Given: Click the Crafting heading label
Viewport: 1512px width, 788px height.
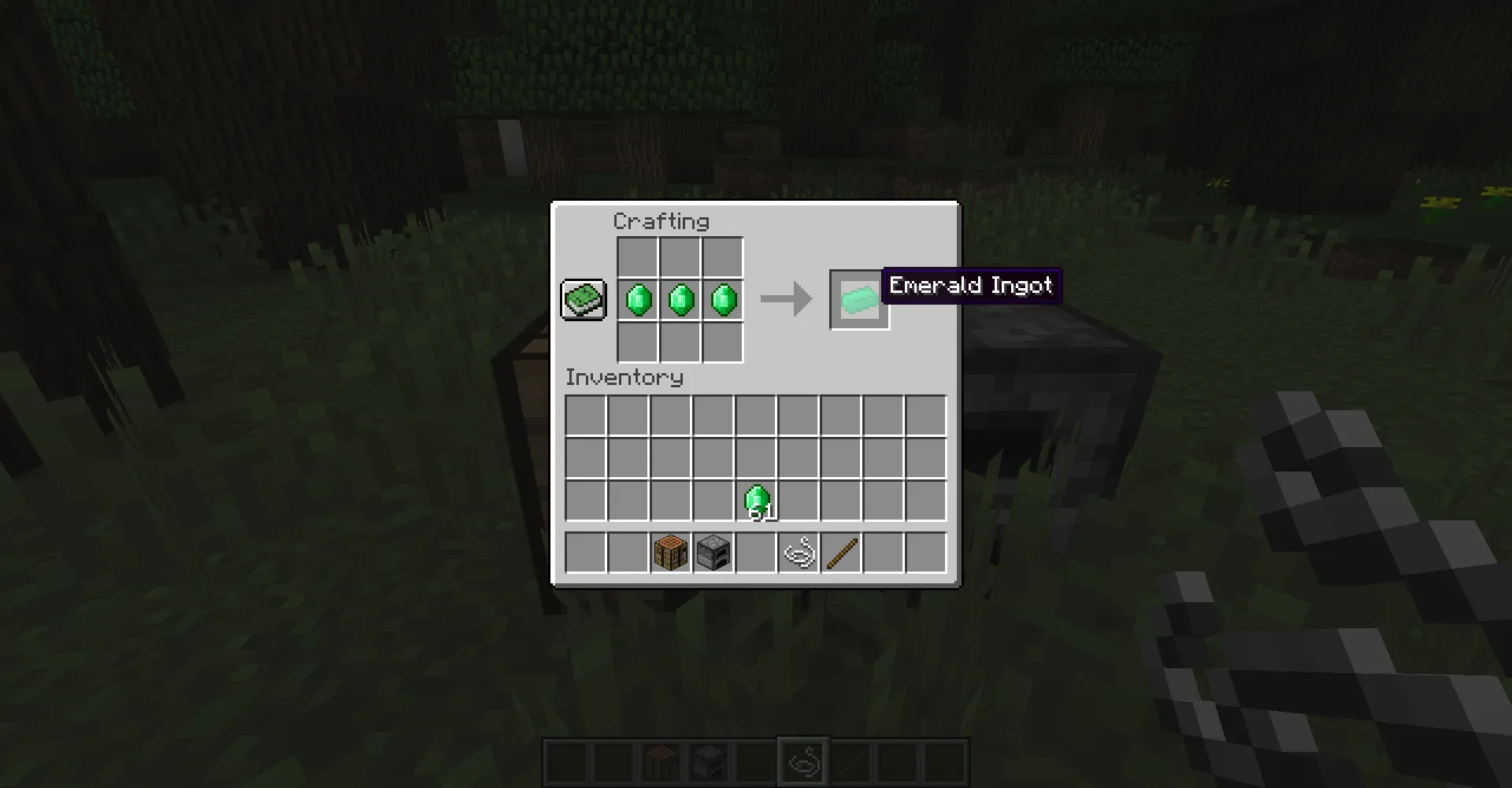Looking at the screenshot, I should (x=661, y=221).
